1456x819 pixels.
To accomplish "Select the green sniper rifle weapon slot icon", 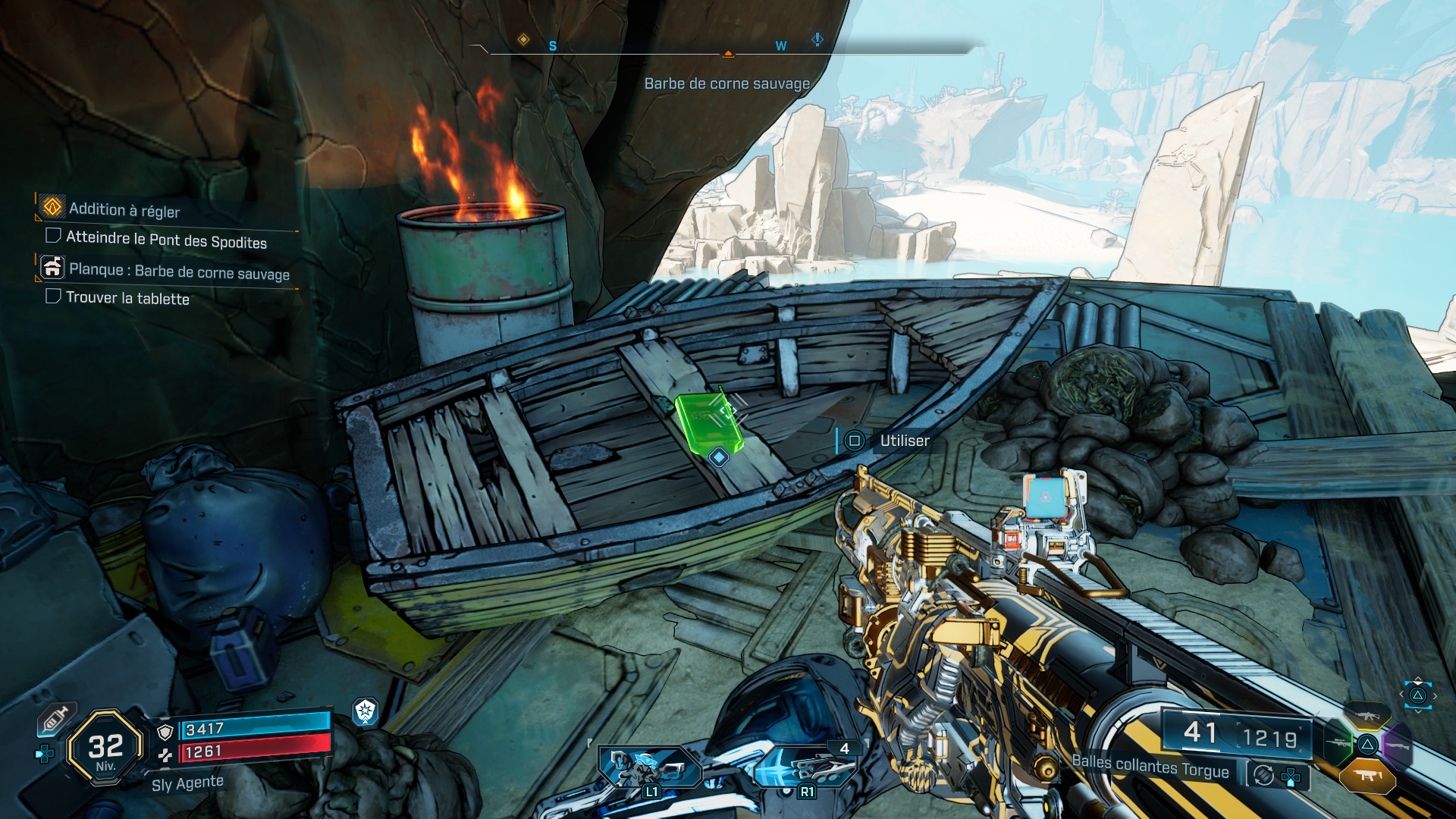I will tap(1339, 743).
